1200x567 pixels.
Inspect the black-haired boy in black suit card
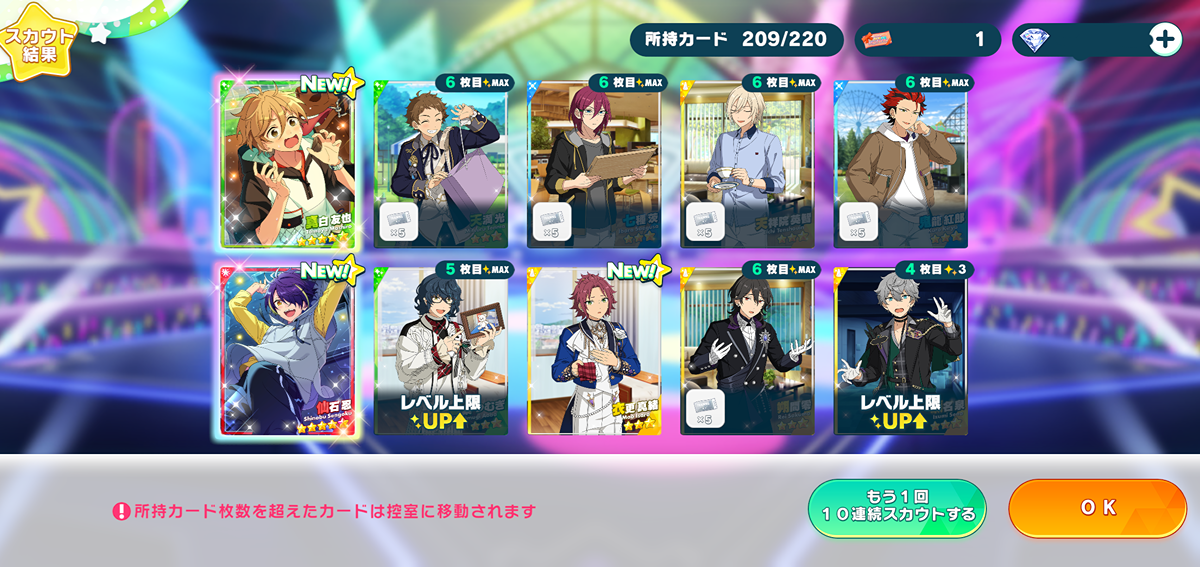pos(747,351)
